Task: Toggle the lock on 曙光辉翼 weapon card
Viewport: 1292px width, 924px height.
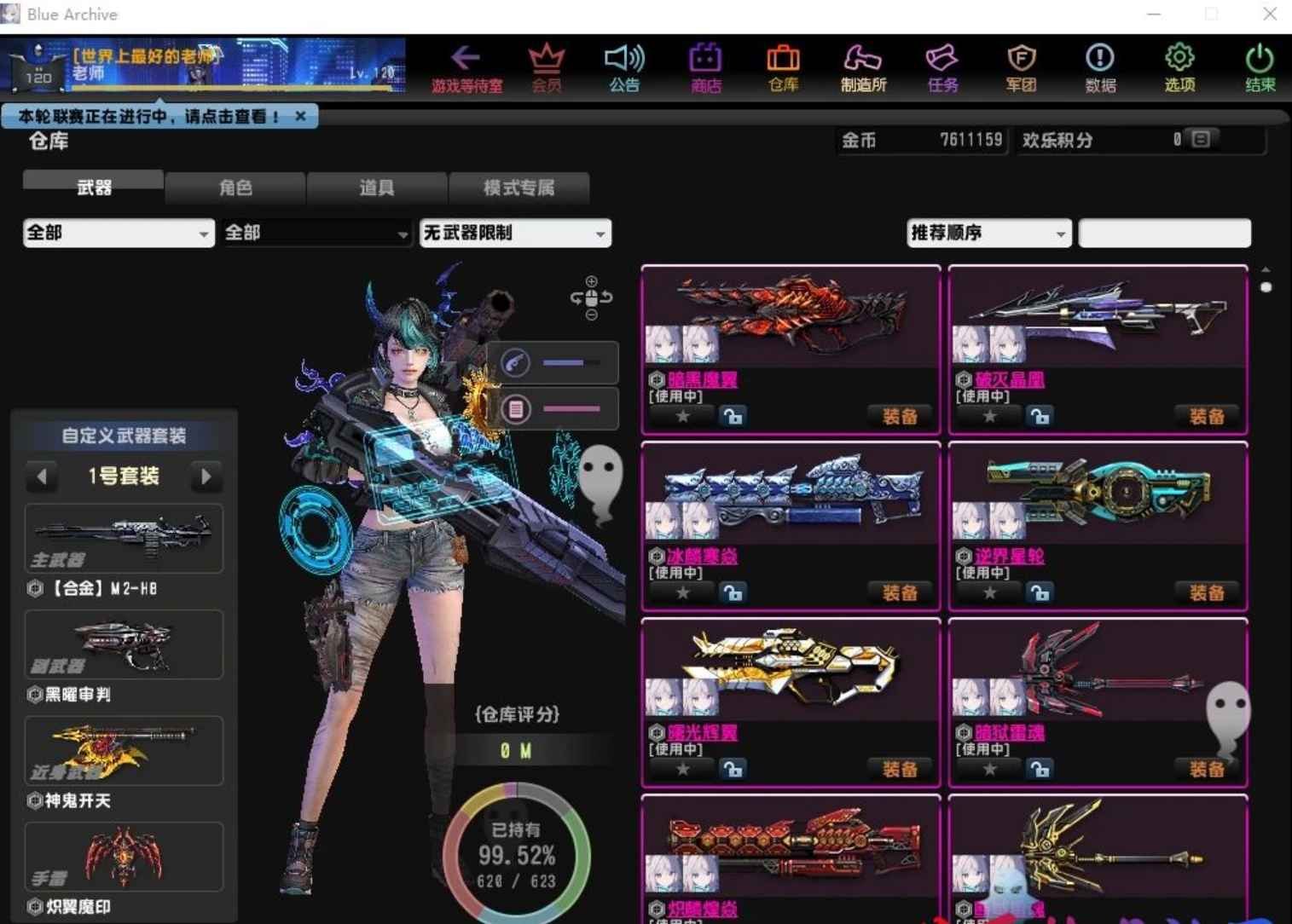Action: point(733,768)
